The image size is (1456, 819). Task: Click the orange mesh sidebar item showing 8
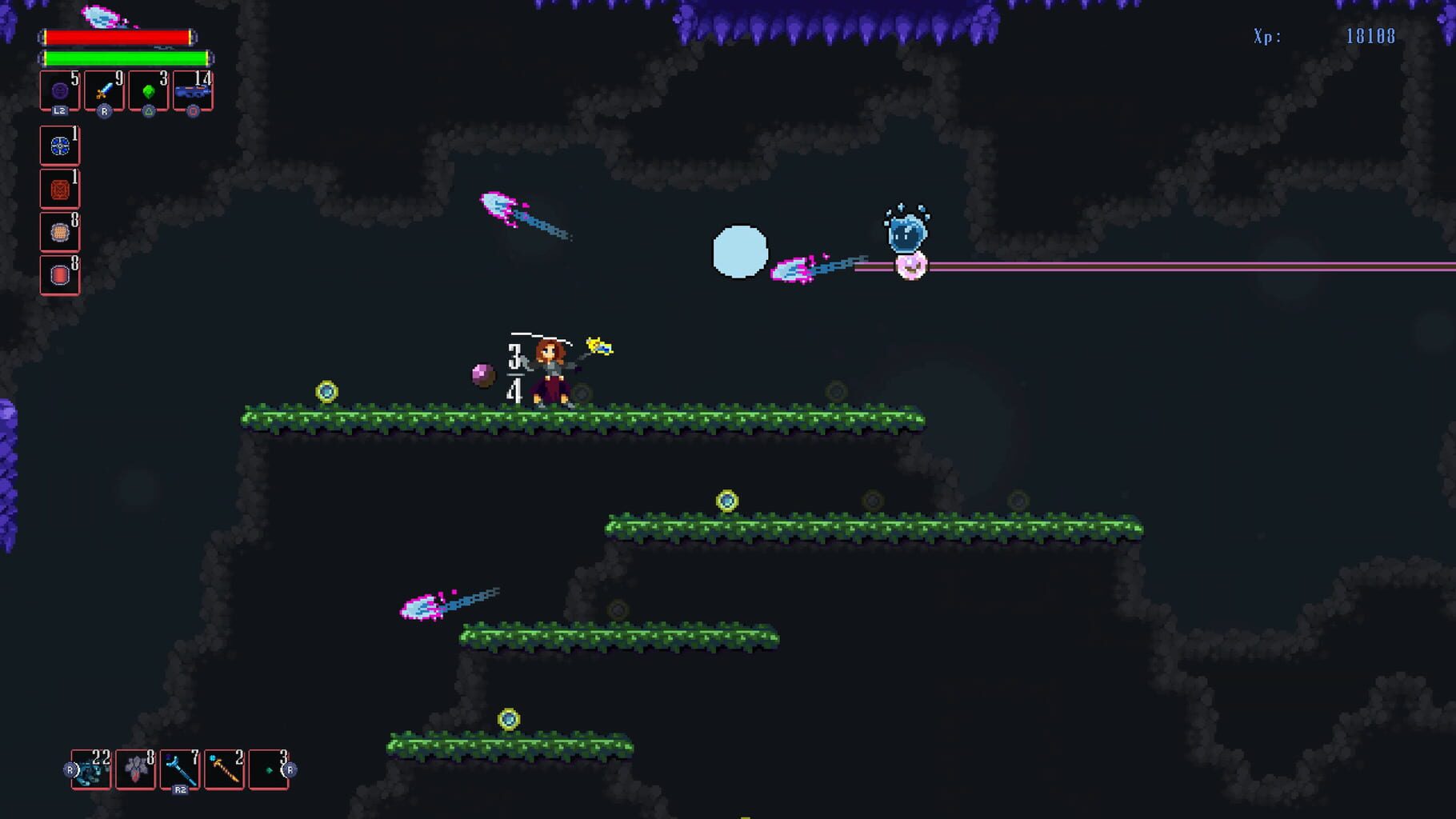pyautogui.click(x=58, y=230)
